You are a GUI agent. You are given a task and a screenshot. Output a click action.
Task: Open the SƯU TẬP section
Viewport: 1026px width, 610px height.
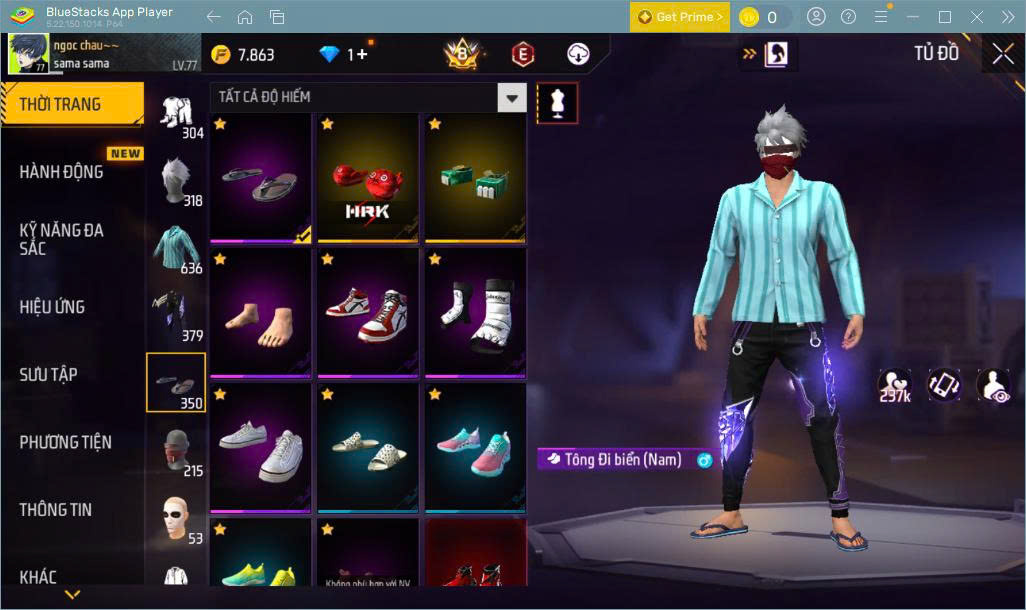pos(48,374)
